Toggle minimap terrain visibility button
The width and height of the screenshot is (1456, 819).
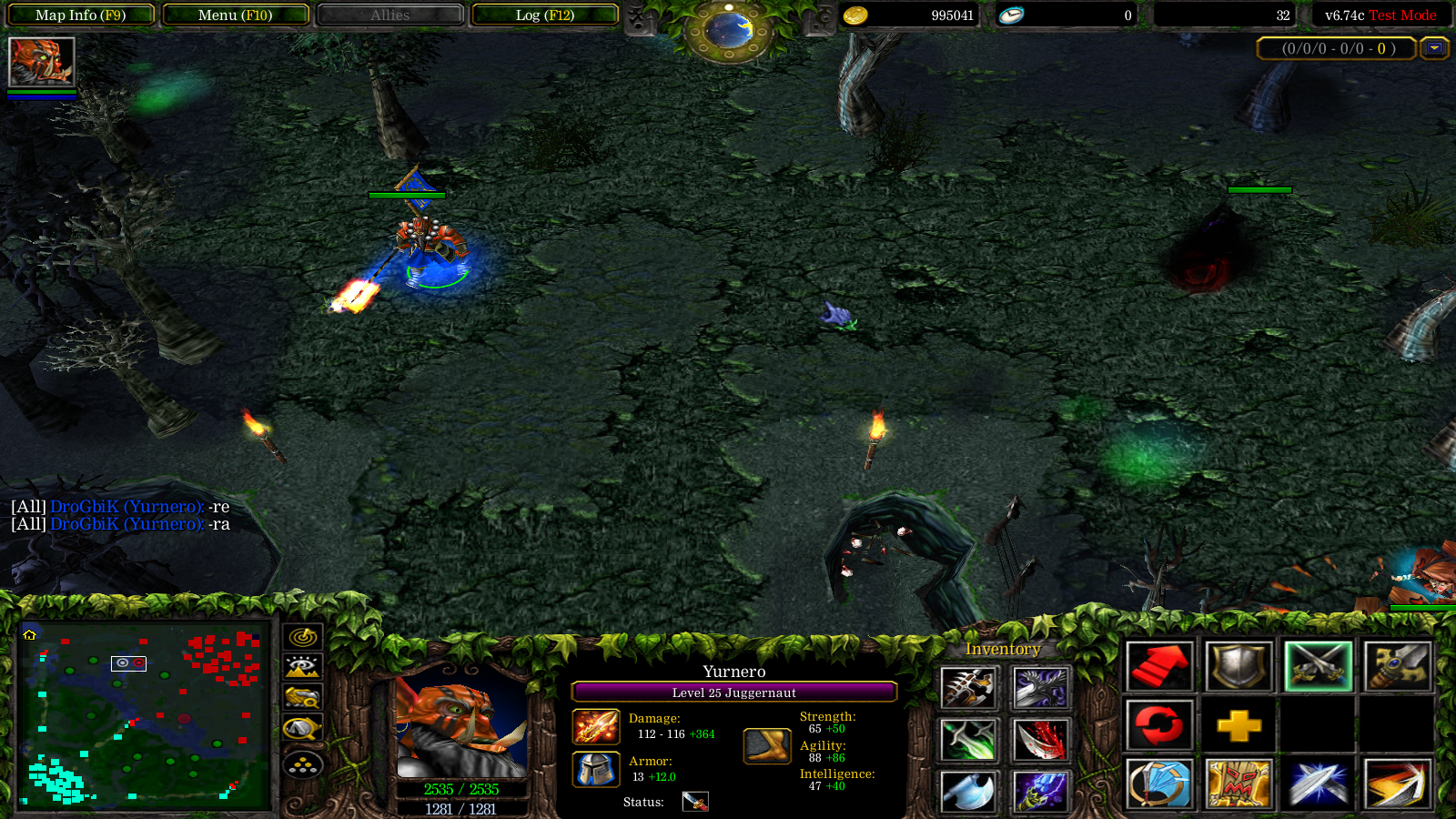tap(302, 667)
